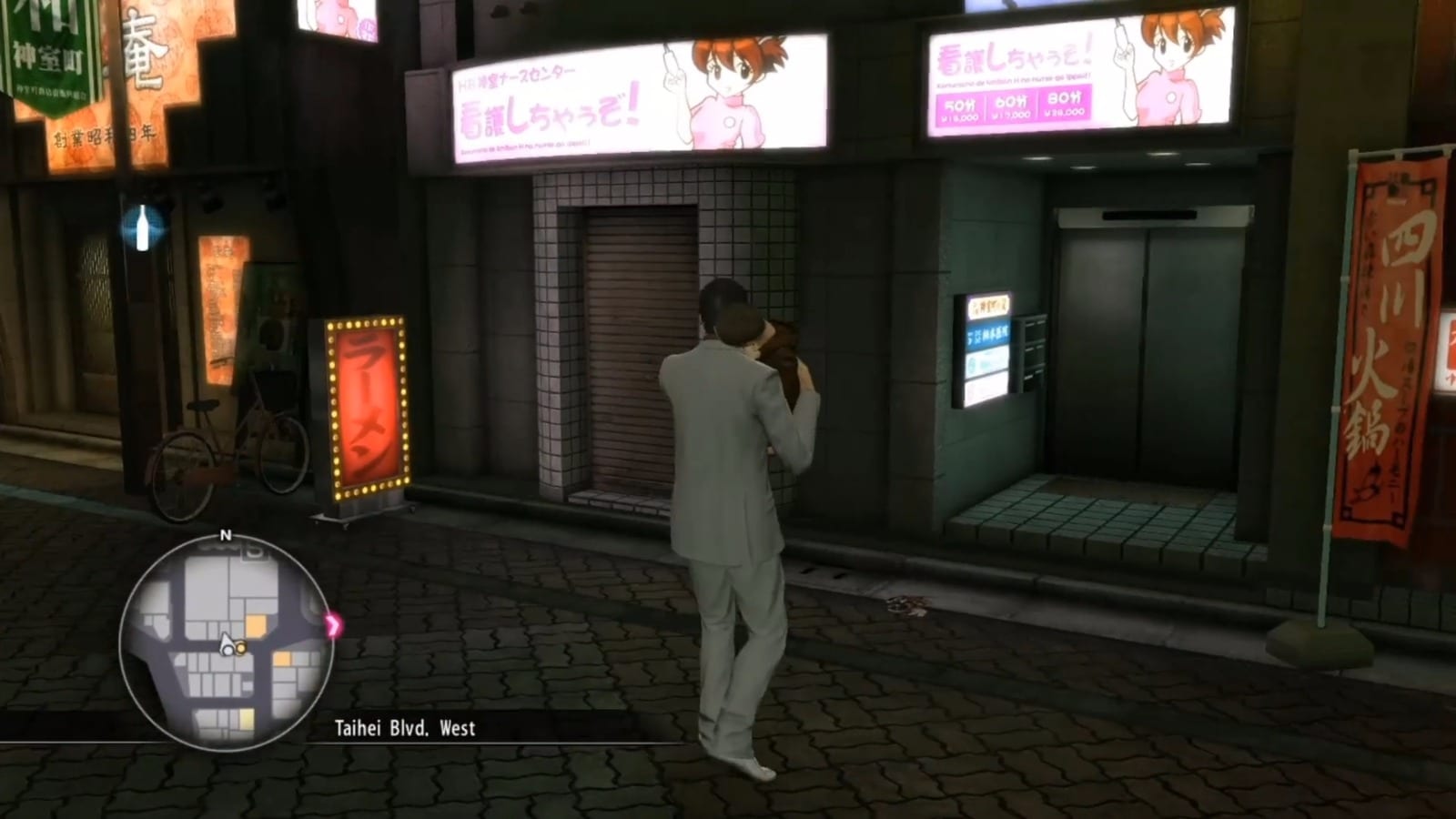The width and height of the screenshot is (1456, 819).
Task: Select the orange shop icon beside the player arrow
Action: pyautogui.click(x=242, y=650)
